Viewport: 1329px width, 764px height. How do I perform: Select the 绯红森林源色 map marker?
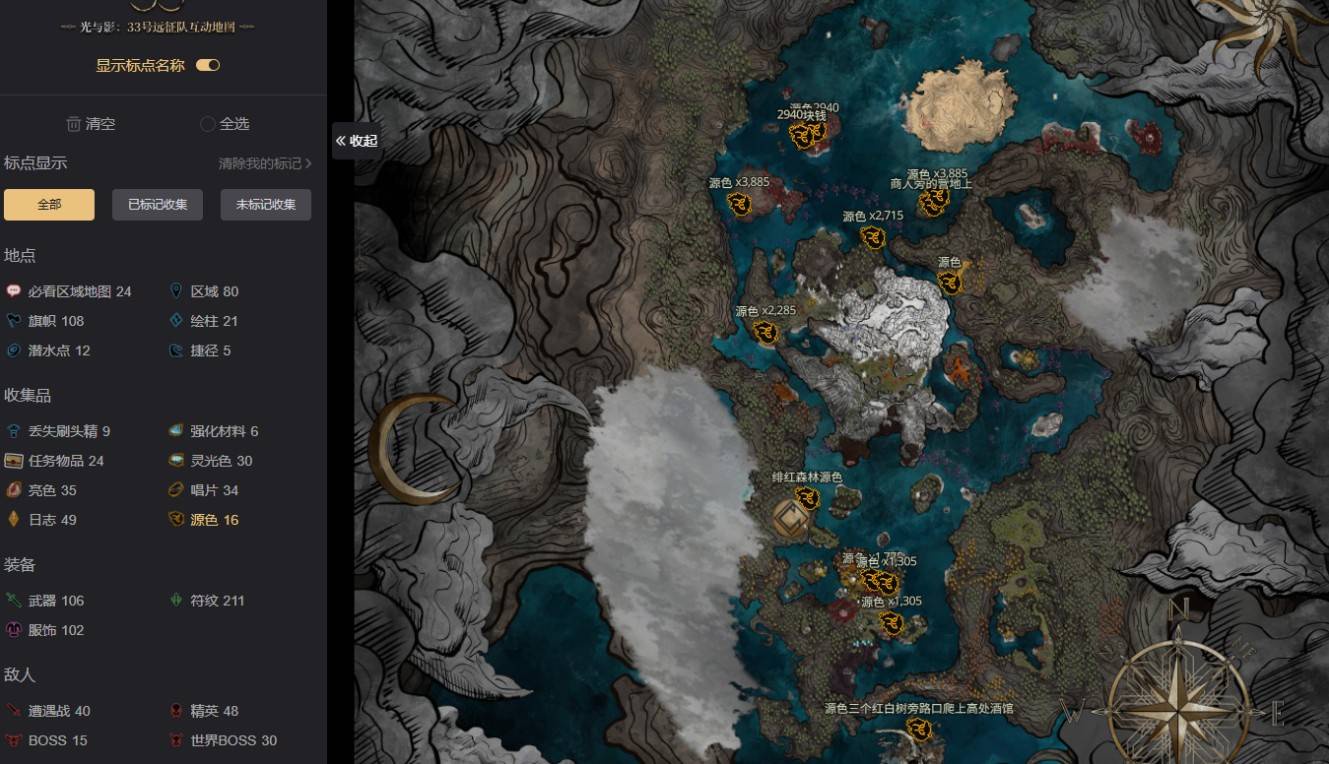tap(807, 498)
